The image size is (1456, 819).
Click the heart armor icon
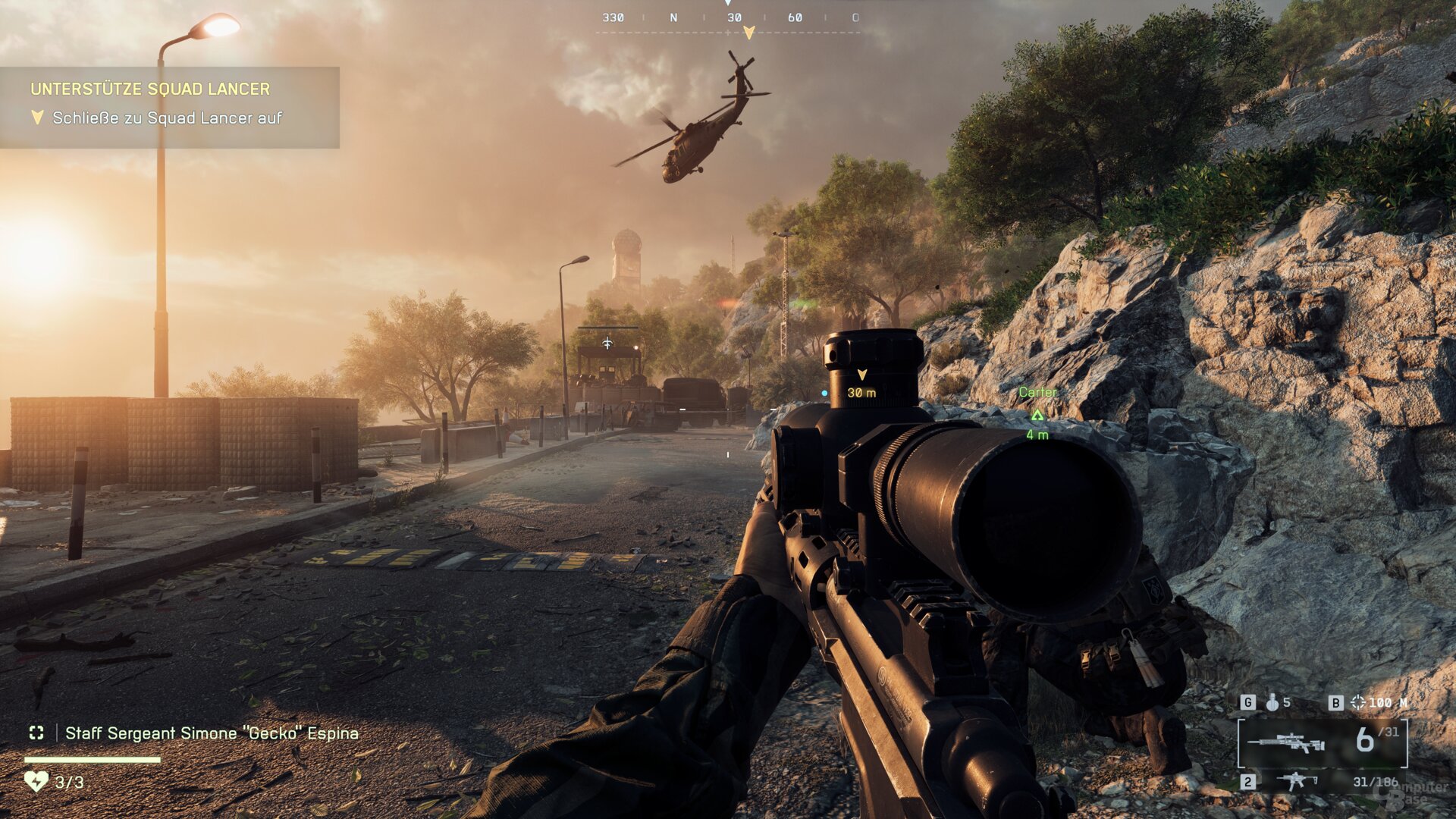point(36,781)
